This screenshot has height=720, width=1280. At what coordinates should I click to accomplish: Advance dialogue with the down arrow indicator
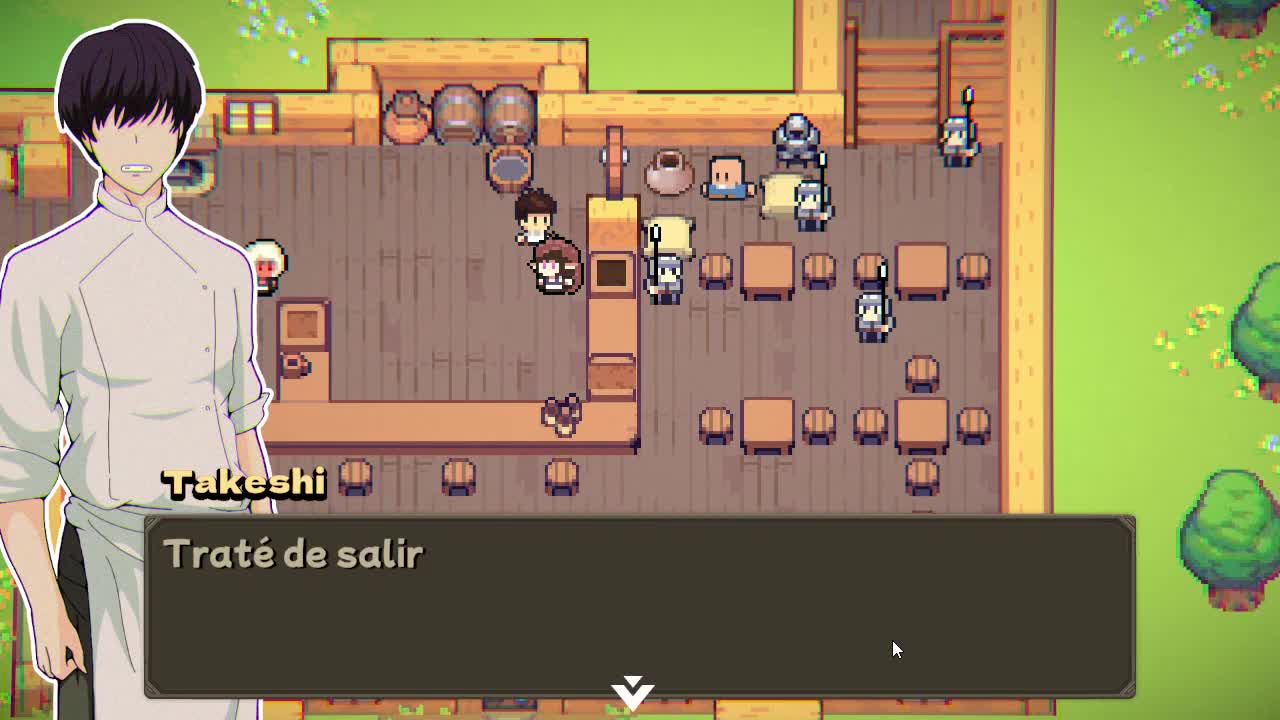634,692
